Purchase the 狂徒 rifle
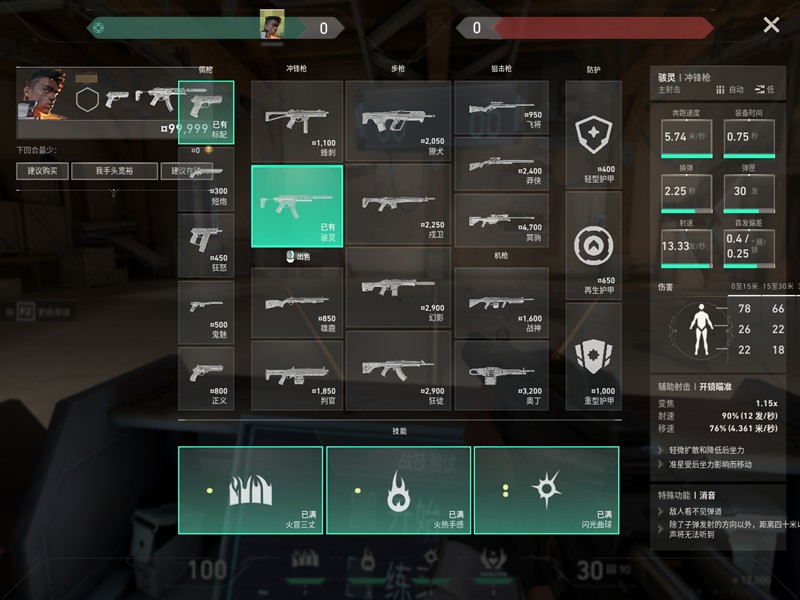 (x=398, y=370)
